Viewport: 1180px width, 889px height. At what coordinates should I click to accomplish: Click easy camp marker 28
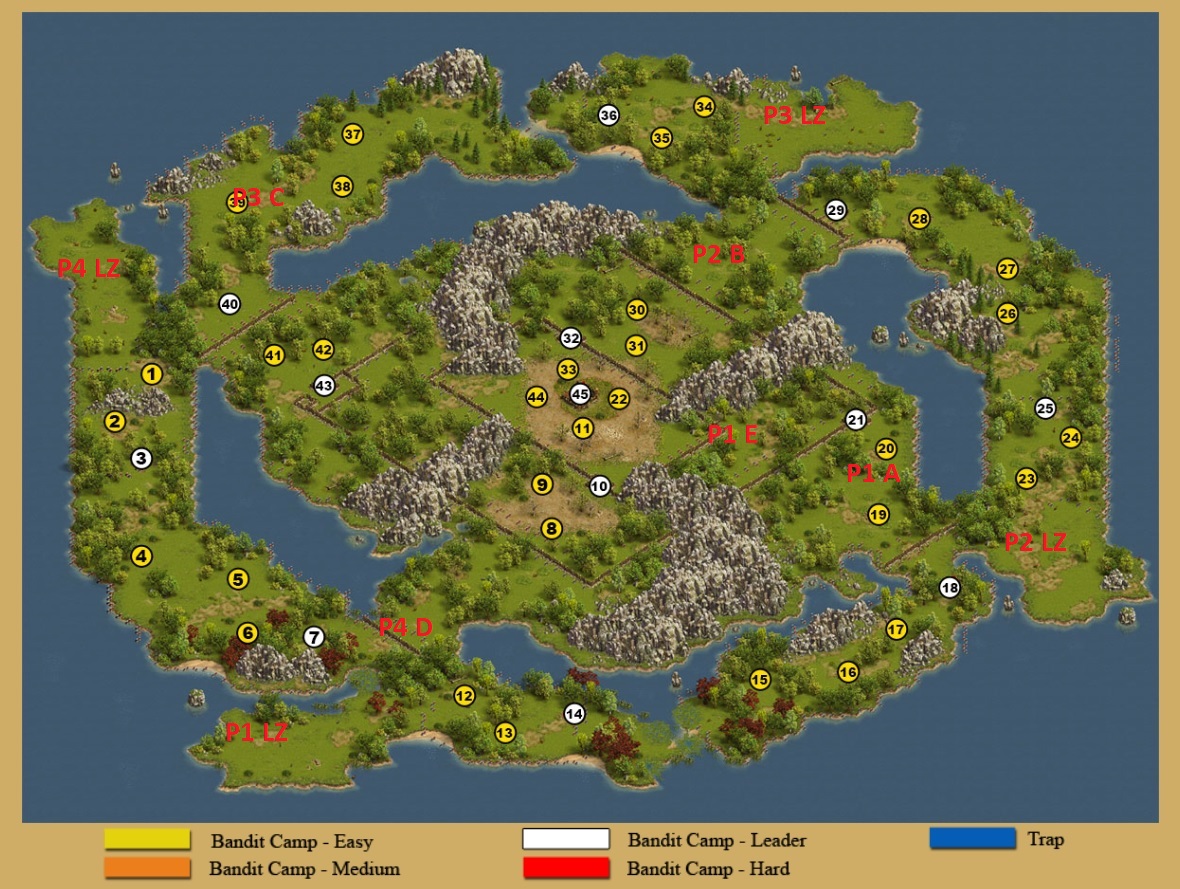pyautogui.click(x=919, y=218)
